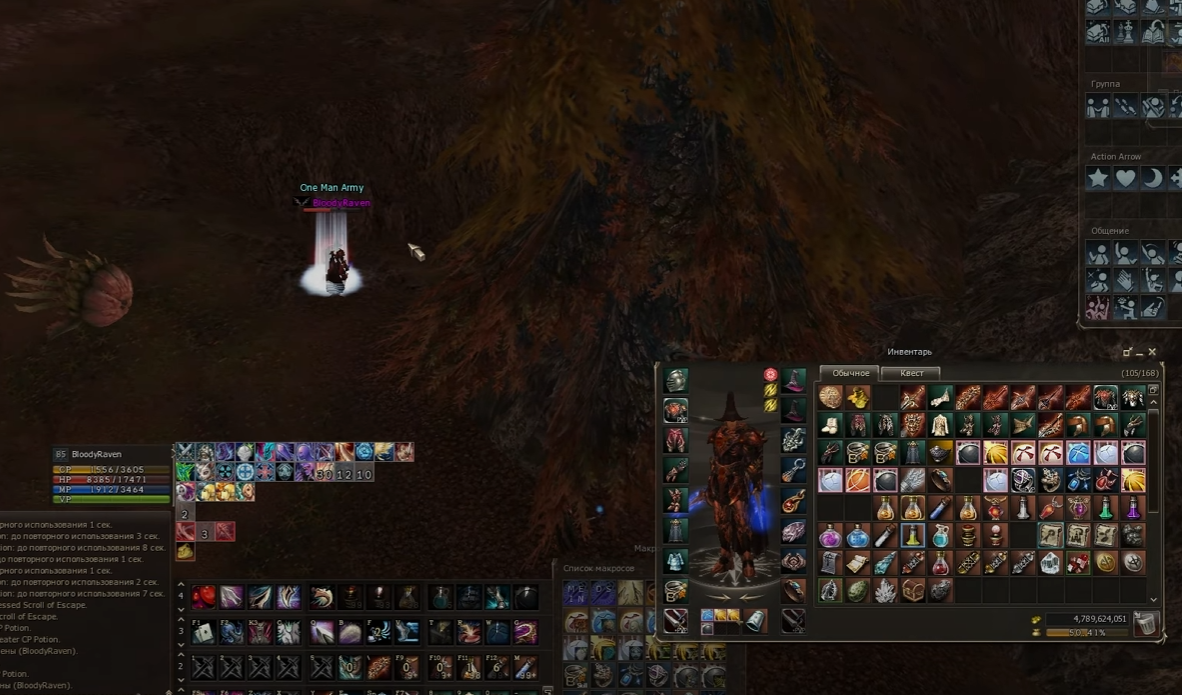Run the MEIN macro from the macro list

(576, 593)
